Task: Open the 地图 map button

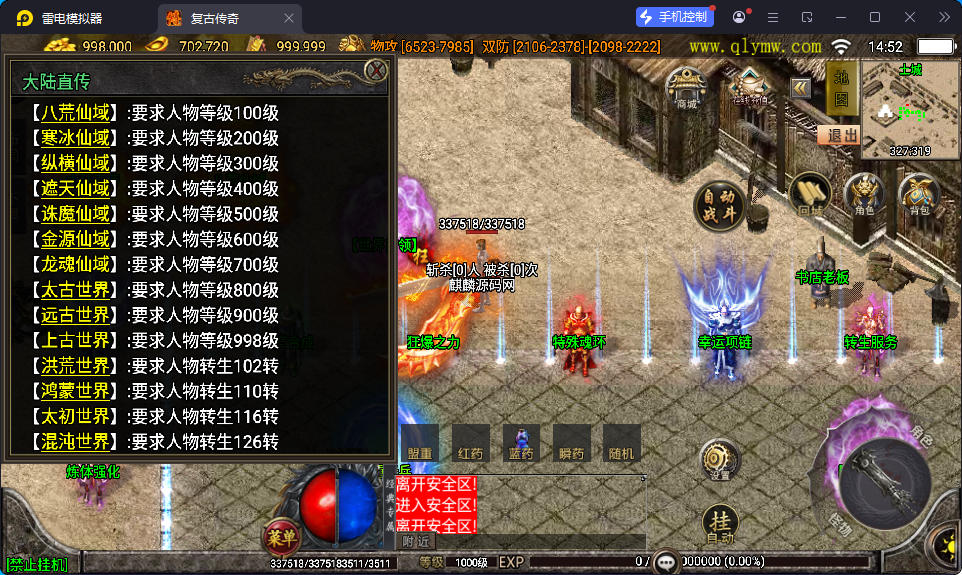Action: coord(840,87)
